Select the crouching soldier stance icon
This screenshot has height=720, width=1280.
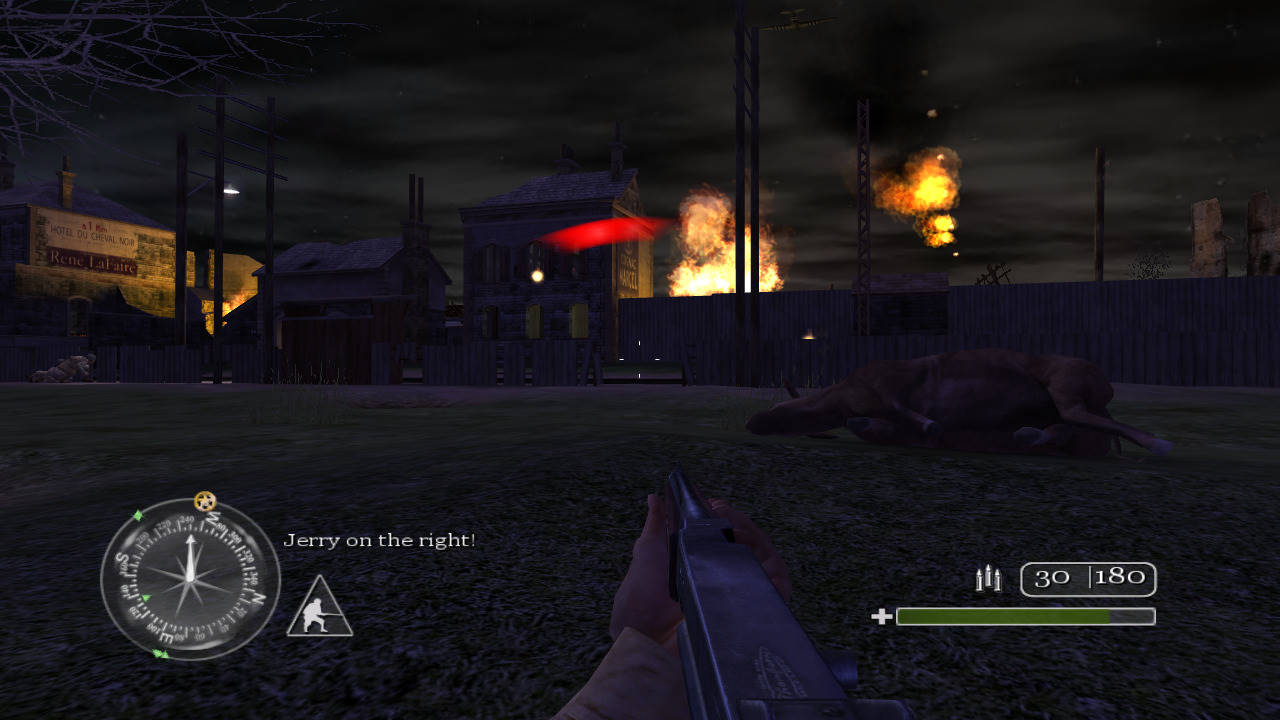pyautogui.click(x=320, y=609)
